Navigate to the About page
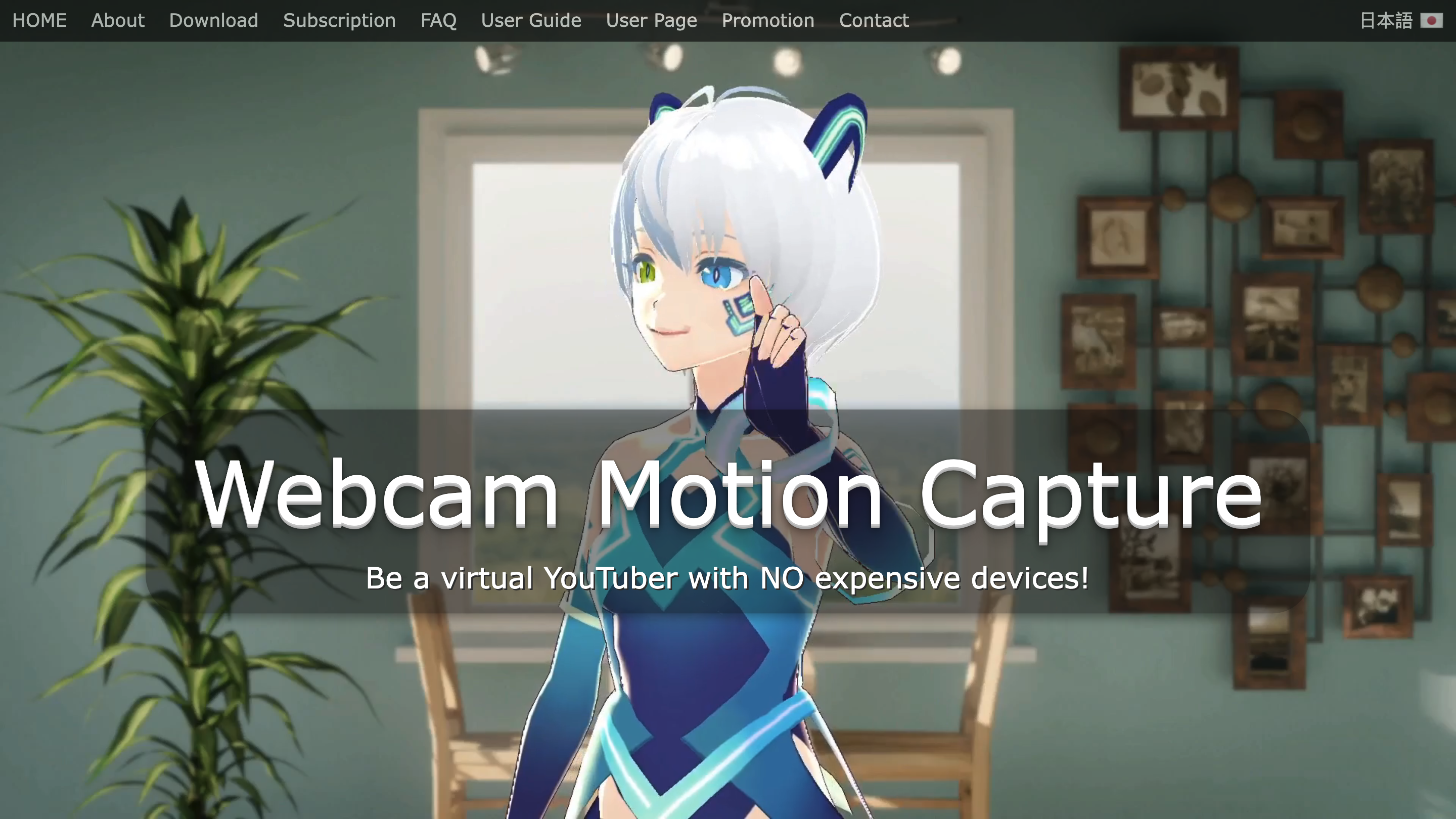 click(x=118, y=20)
